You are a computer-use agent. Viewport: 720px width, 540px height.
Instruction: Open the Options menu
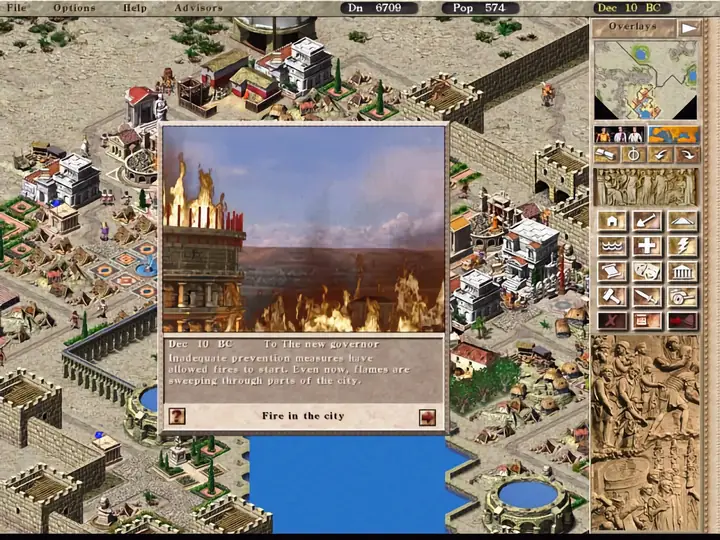74,8
